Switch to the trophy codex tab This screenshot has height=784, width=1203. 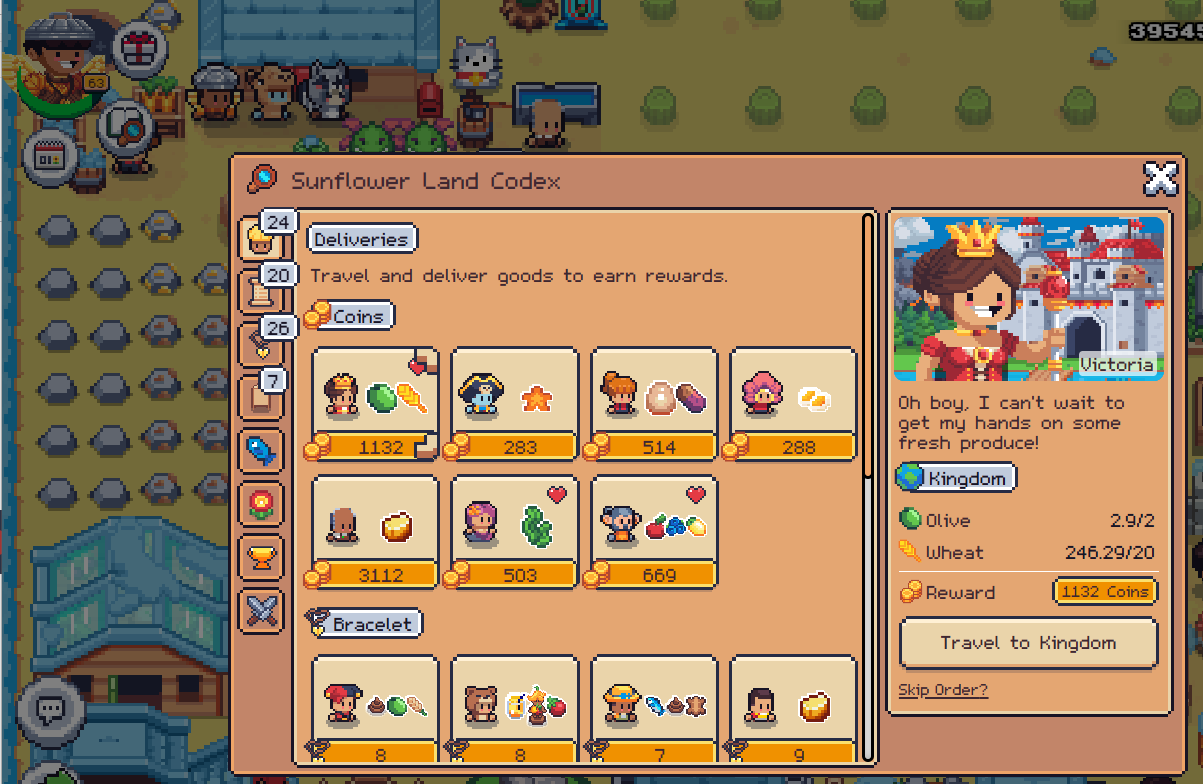(260, 556)
